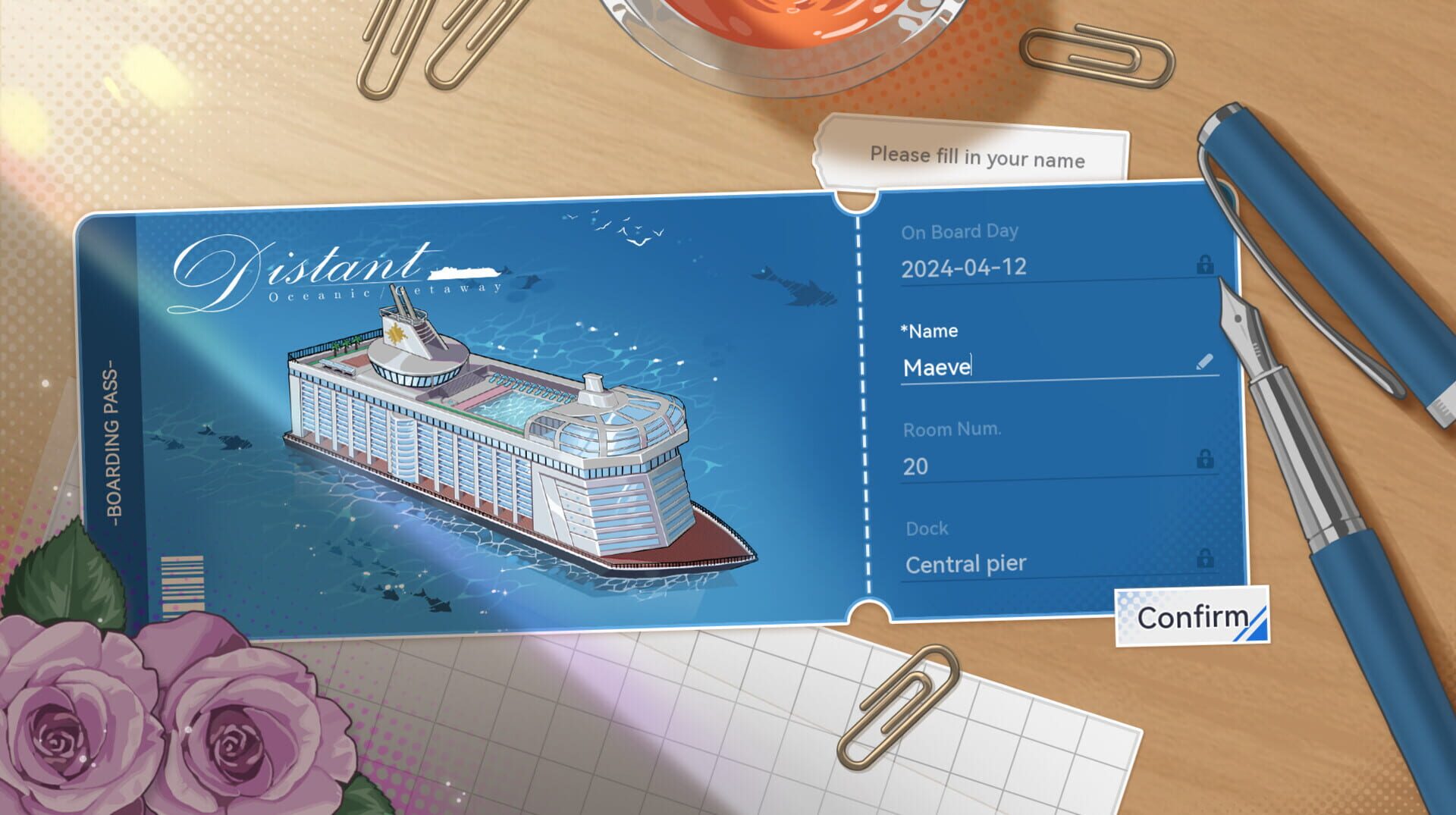Click the lock icon beside On Board Day
This screenshot has width=1456, height=815.
[1206, 265]
